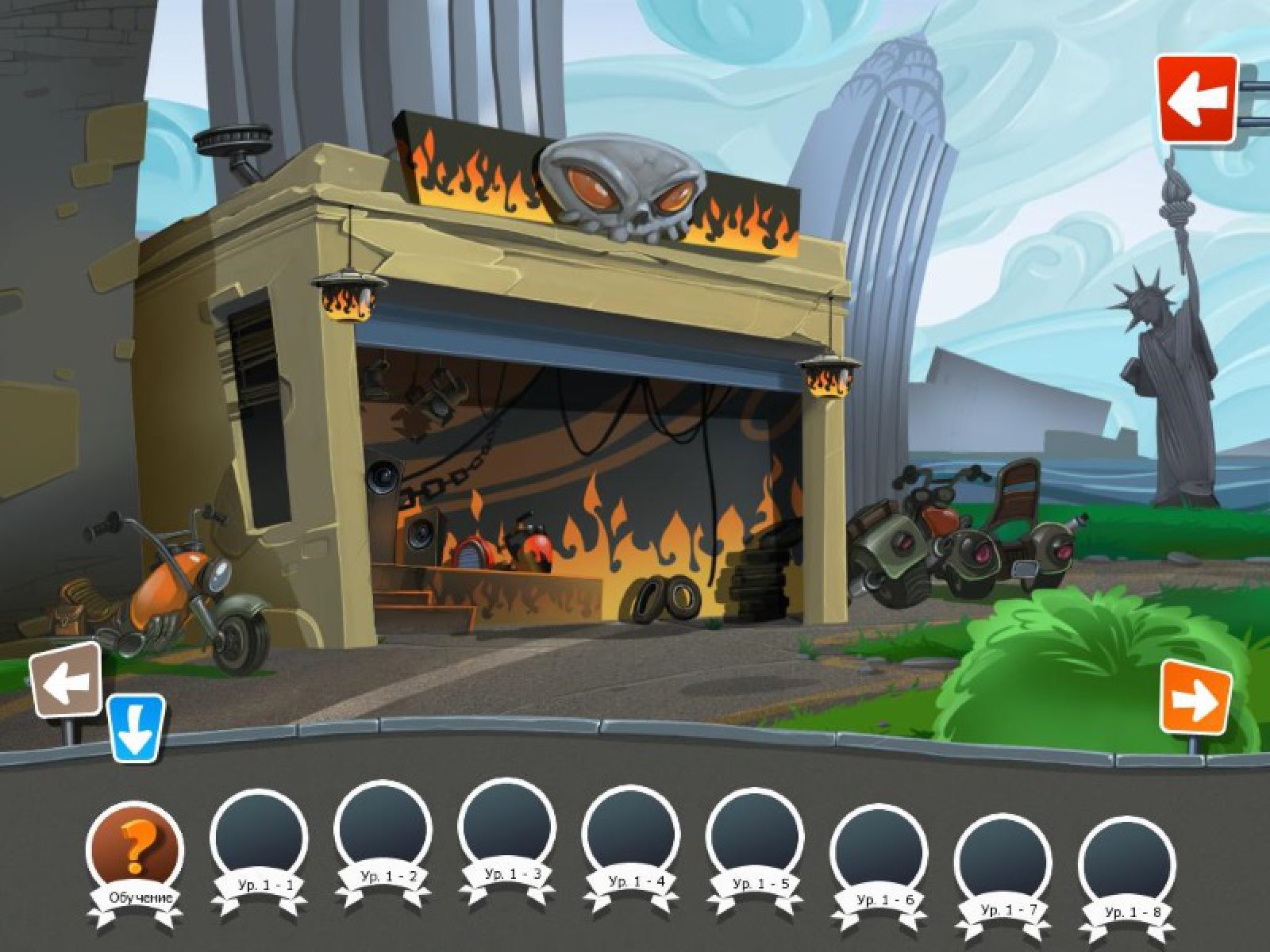Click the brown left arrow sign
Image resolution: width=1270 pixels, height=952 pixels.
pyautogui.click(x=67, y=681)
